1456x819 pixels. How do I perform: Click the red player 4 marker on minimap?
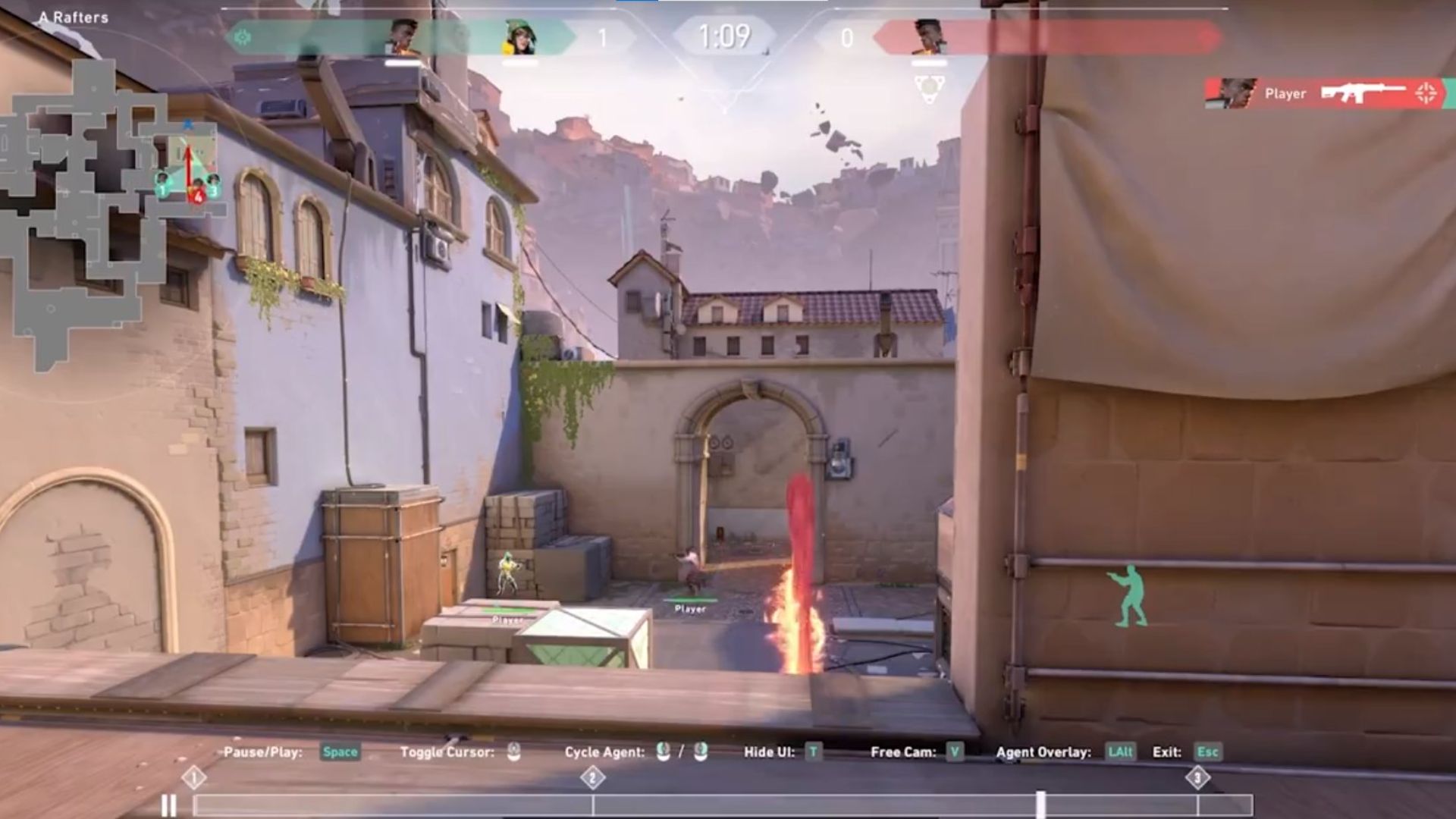click(x=198, y=195)
